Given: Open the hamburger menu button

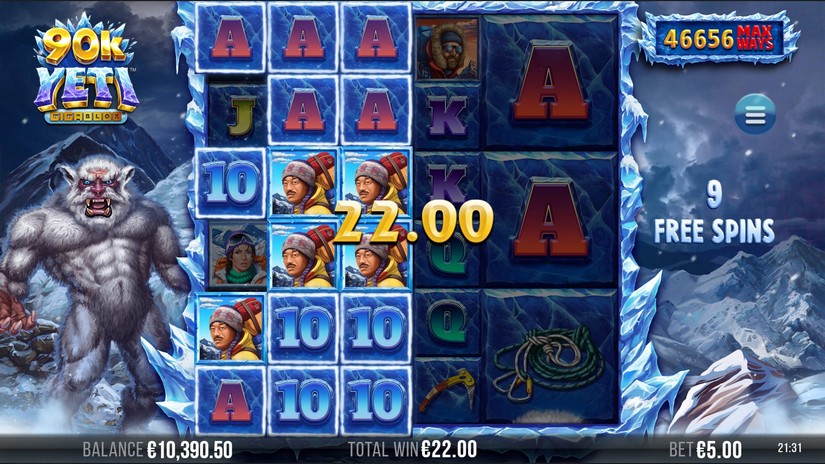Looking at the screenshot, I should click(x=755, y=115).
